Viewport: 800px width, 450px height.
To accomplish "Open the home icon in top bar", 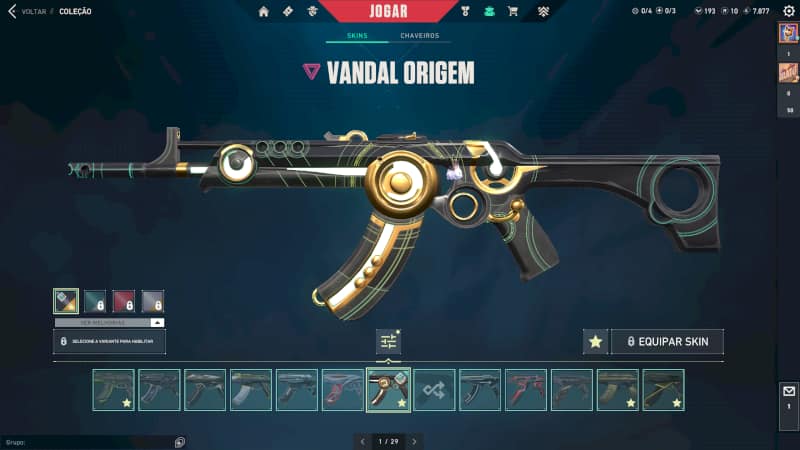I will tap(264, 12).
